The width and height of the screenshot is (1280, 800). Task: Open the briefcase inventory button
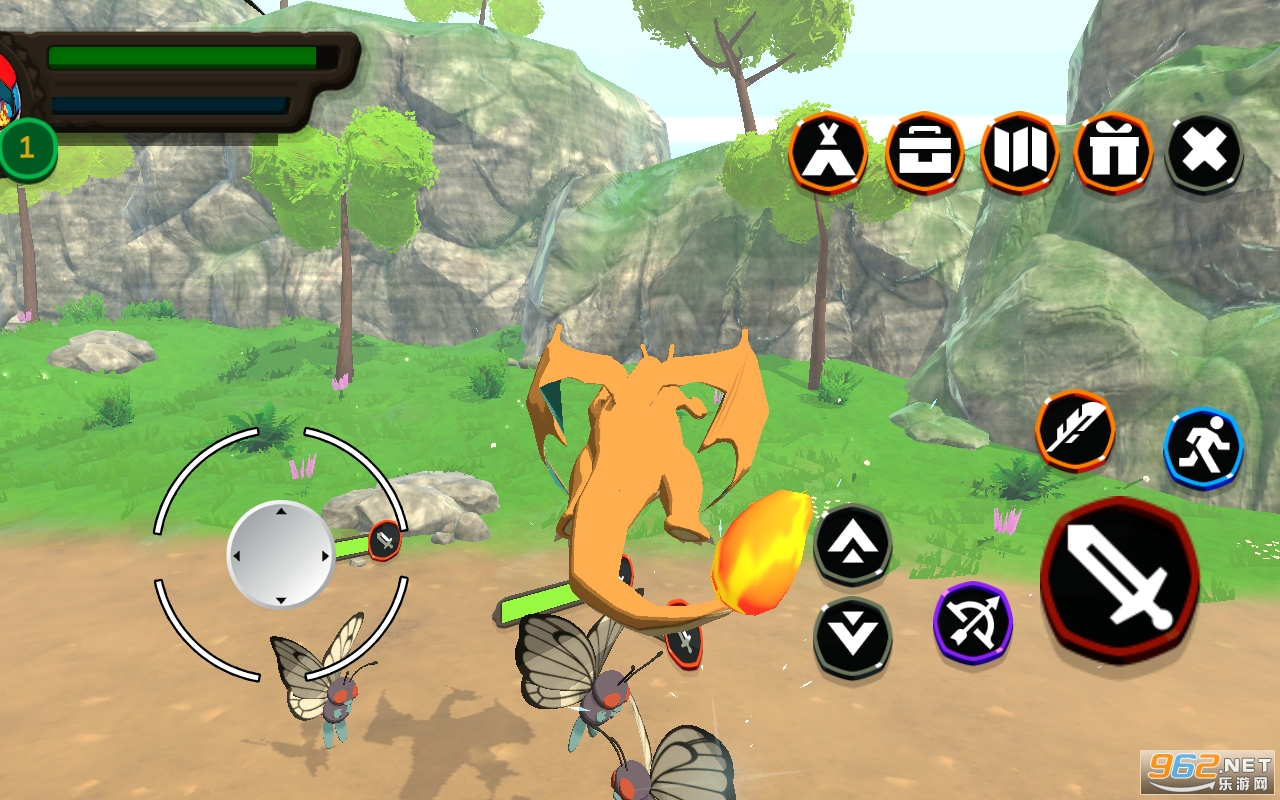click(924, 153)
